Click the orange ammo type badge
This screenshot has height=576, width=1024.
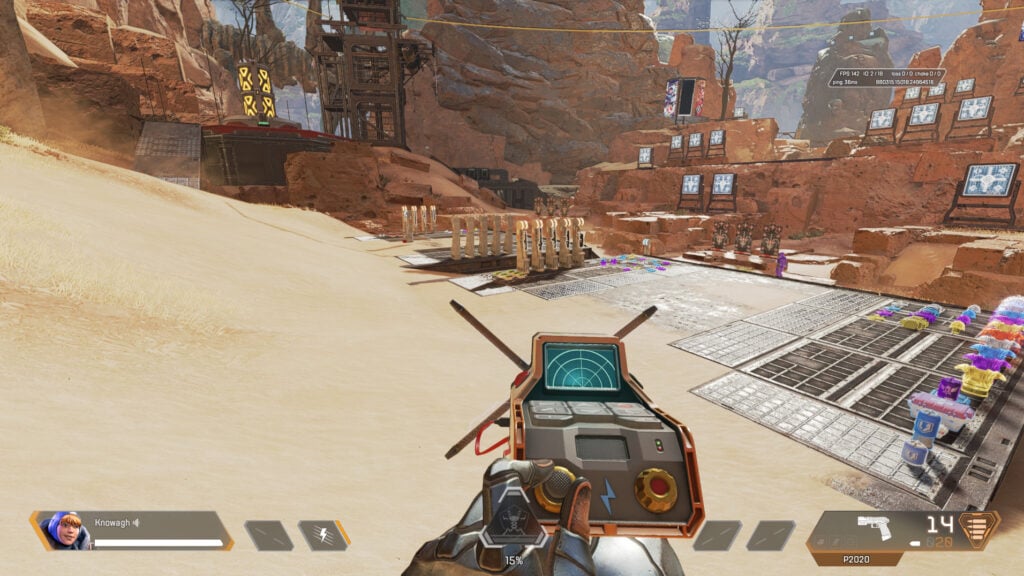978,530
